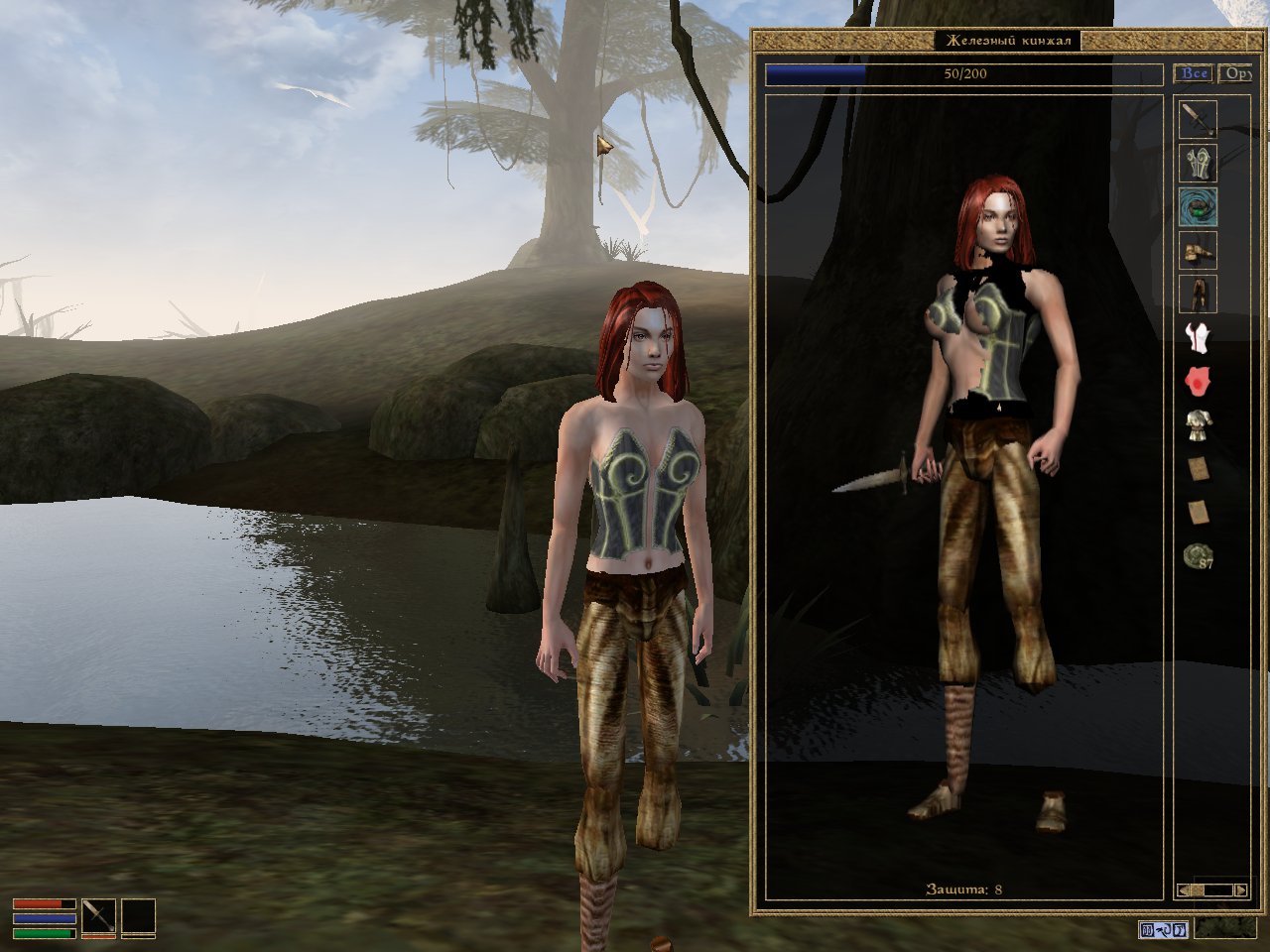1270x952 pixels.
Task: Click the inventory scrollbar right arrow
Action: [x=1240, y=891]
